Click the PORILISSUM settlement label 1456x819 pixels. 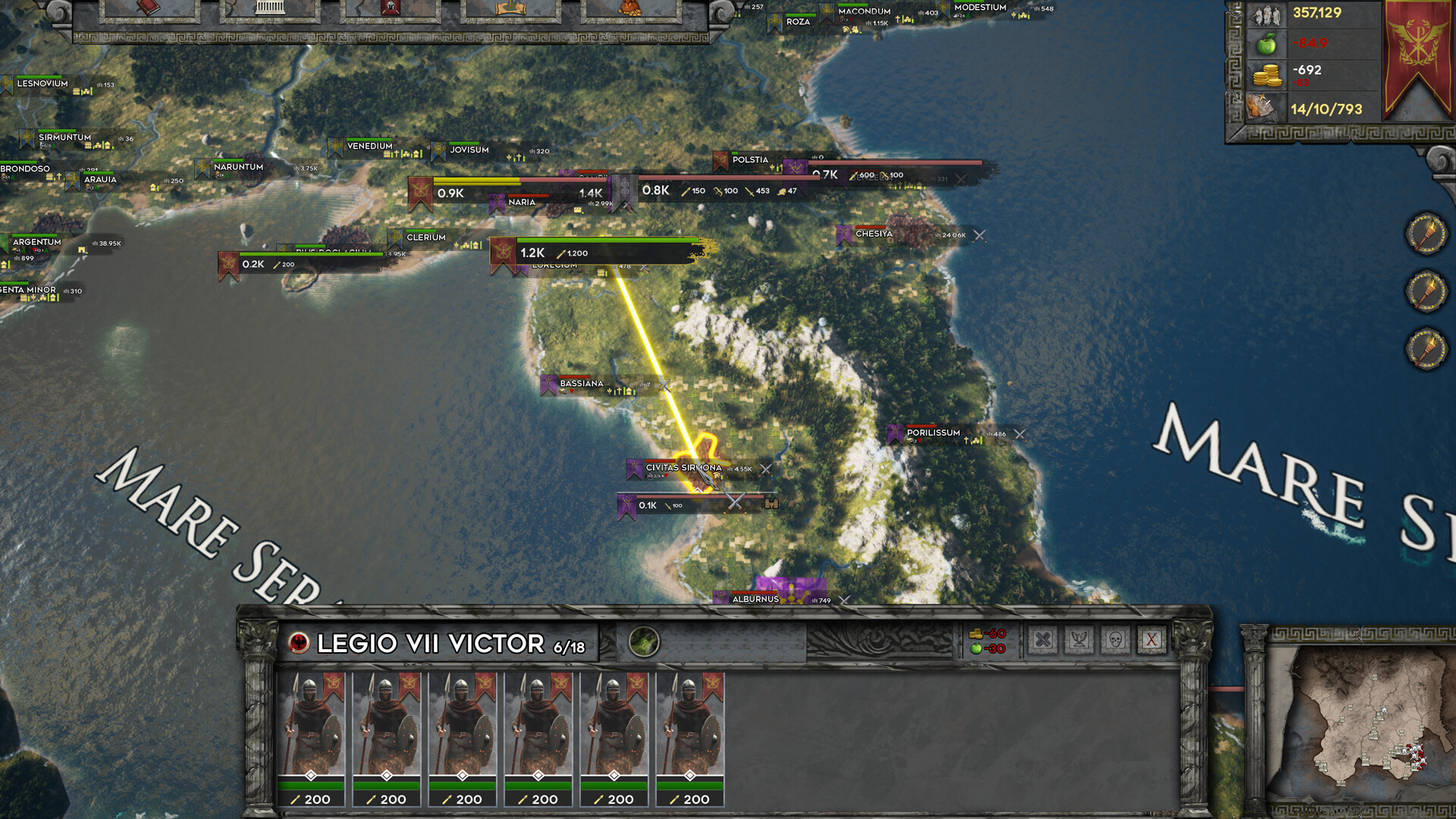click(934, 432)
